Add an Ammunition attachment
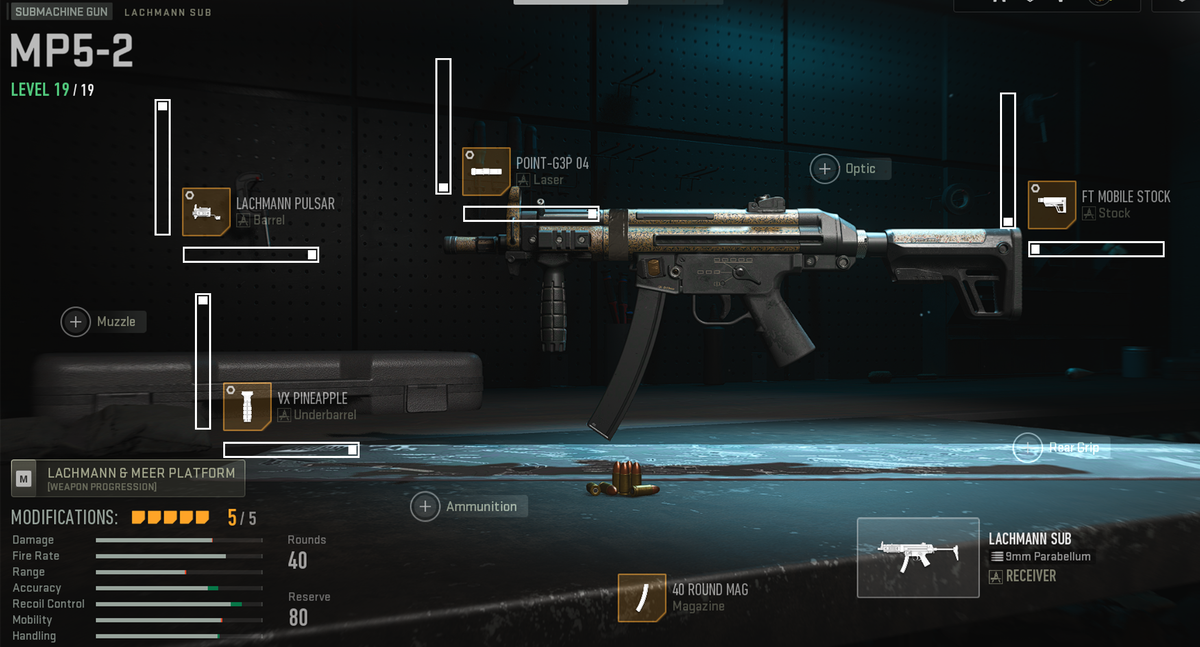This screenshot has height=647, width=1200. (425, 506)
